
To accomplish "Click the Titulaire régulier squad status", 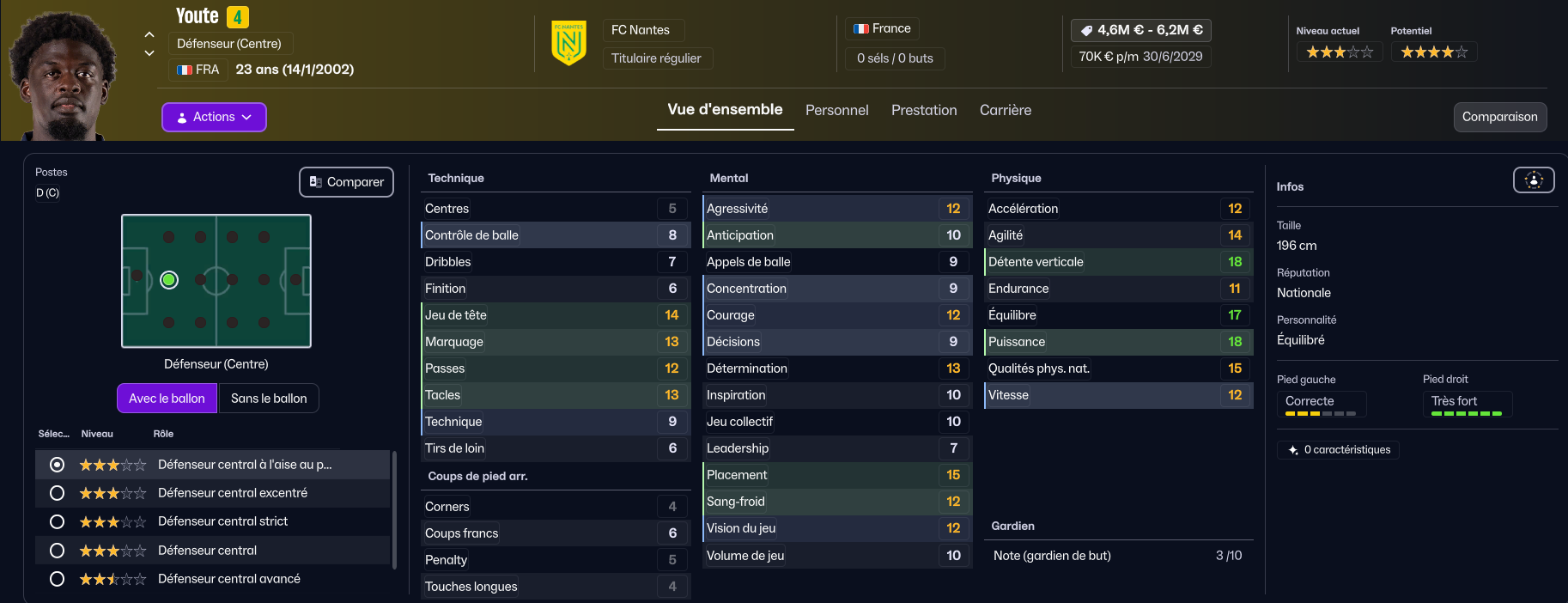I will click(656, 58).
